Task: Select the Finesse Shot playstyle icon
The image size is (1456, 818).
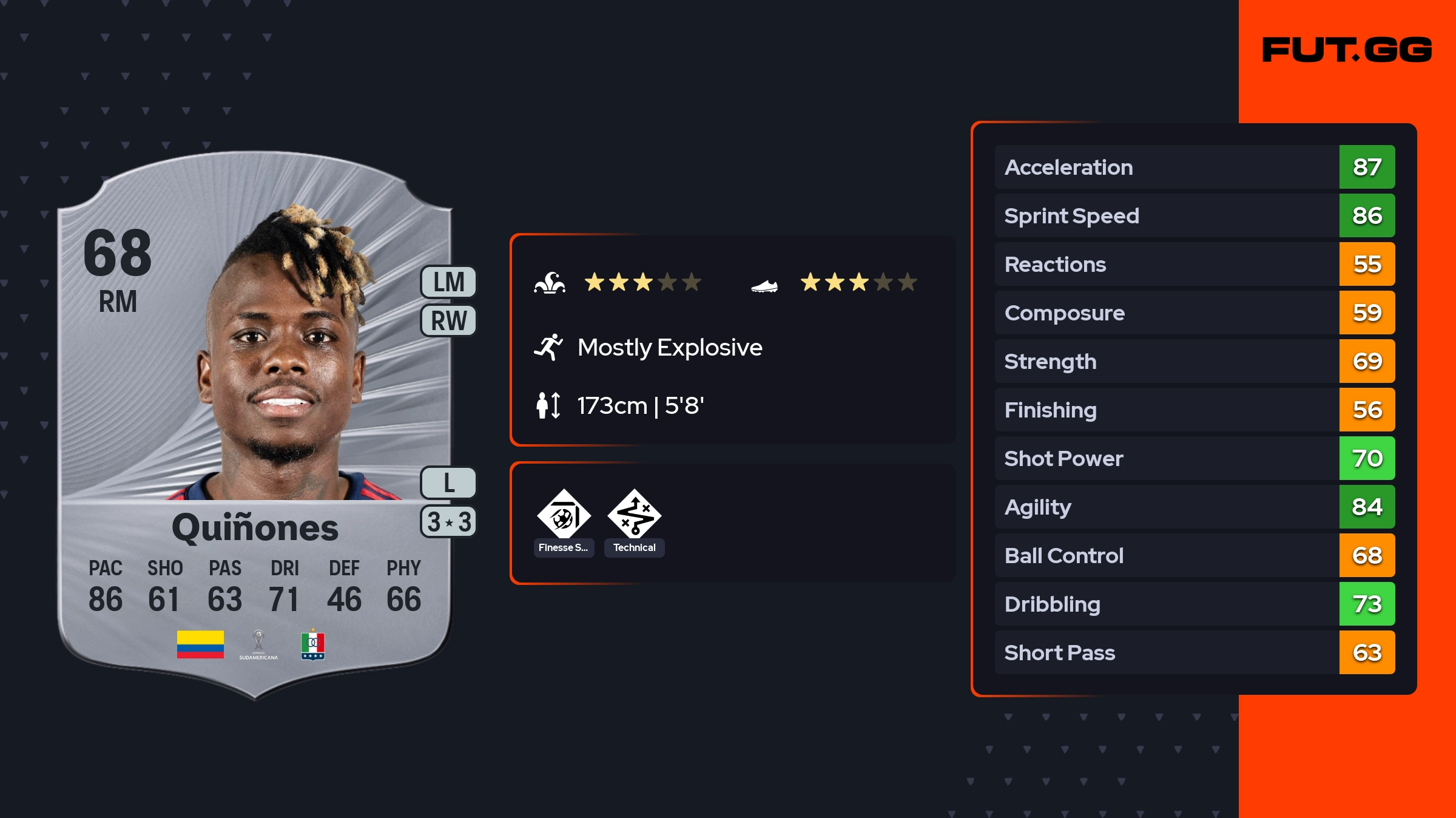Action: (x=564, y=516)
